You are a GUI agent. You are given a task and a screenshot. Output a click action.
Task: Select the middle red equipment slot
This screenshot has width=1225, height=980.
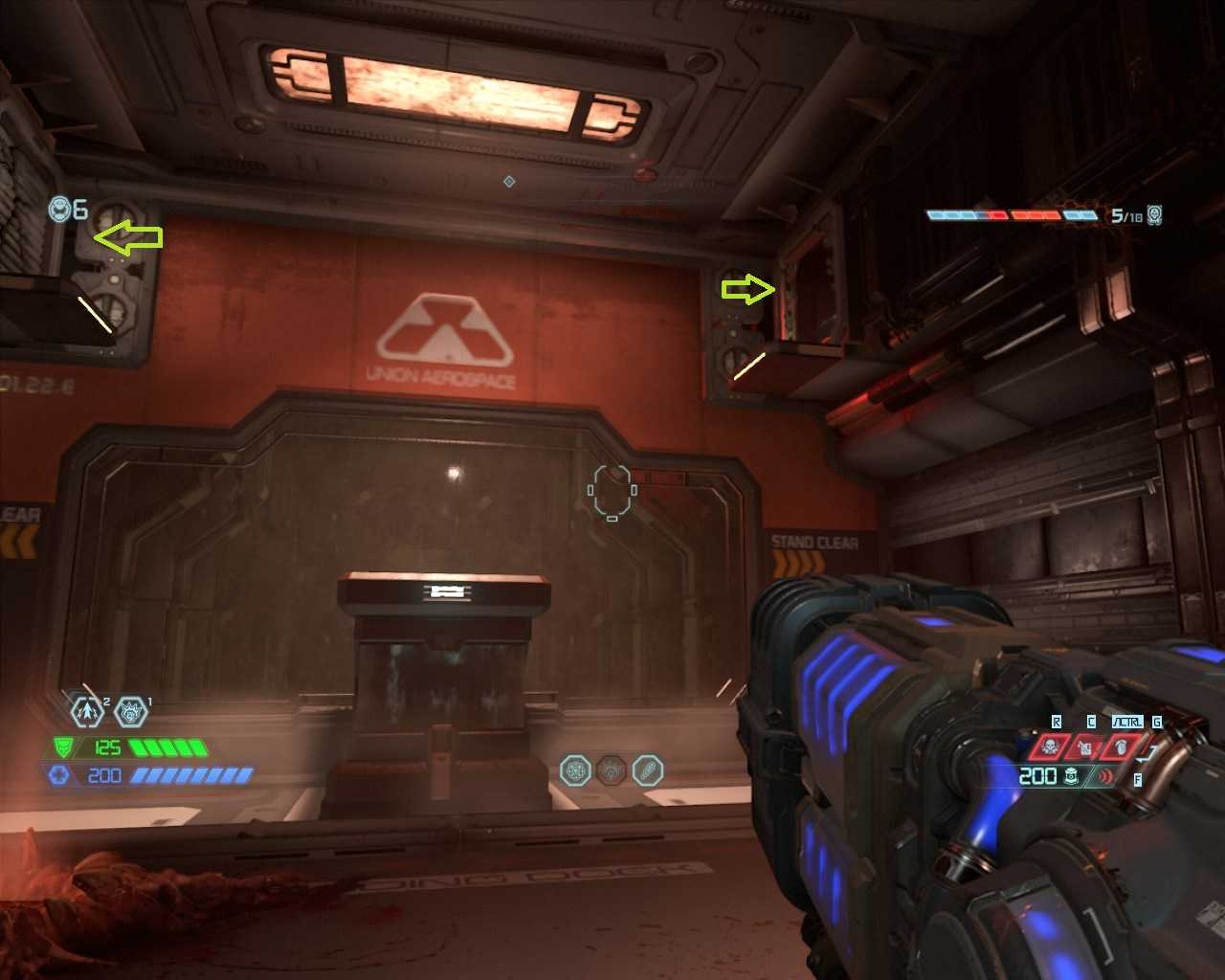click(x=1085, y=746)
